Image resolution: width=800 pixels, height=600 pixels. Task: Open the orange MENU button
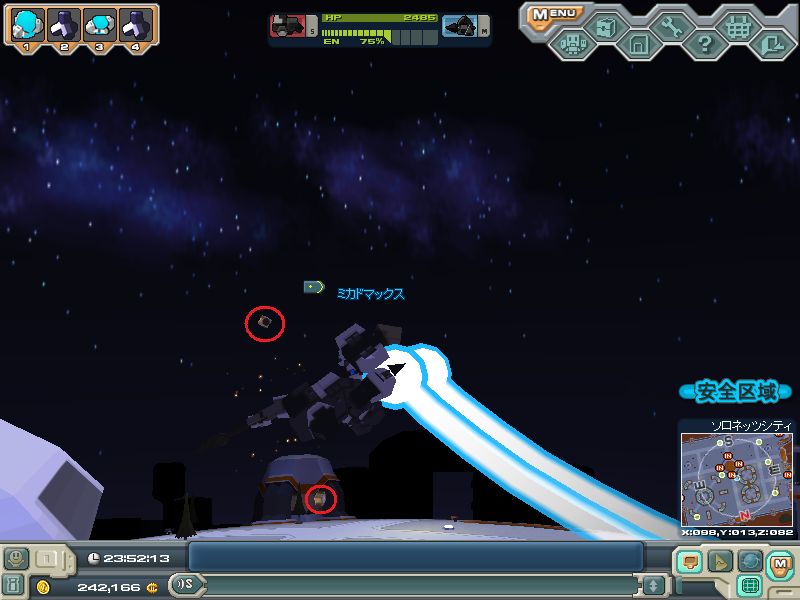(x=552, y=14)
